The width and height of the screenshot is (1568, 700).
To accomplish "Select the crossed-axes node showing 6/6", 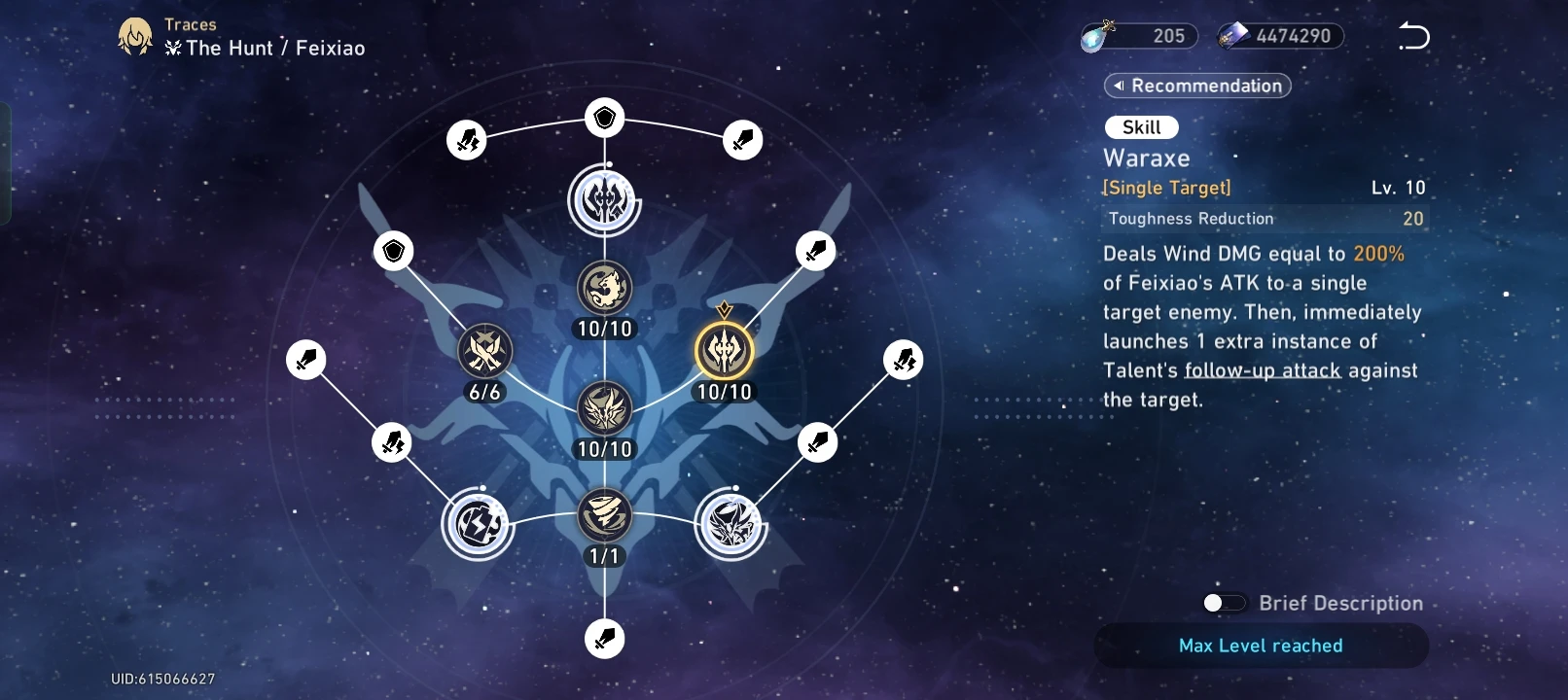I will pos(484,351).
